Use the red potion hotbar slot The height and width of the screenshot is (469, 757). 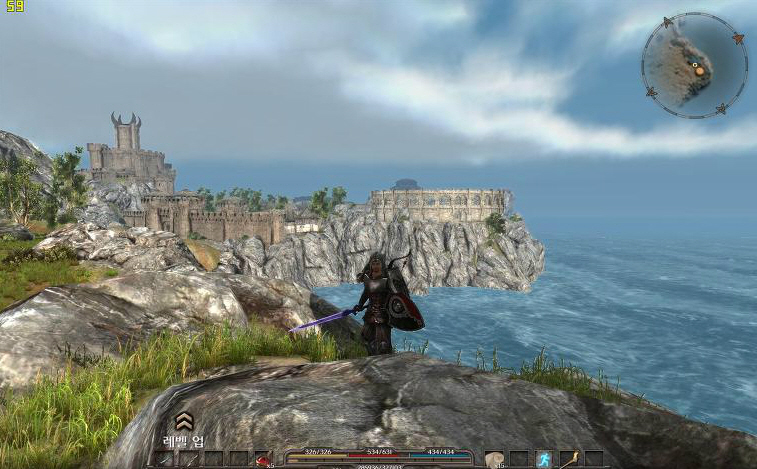click(263, 459)
